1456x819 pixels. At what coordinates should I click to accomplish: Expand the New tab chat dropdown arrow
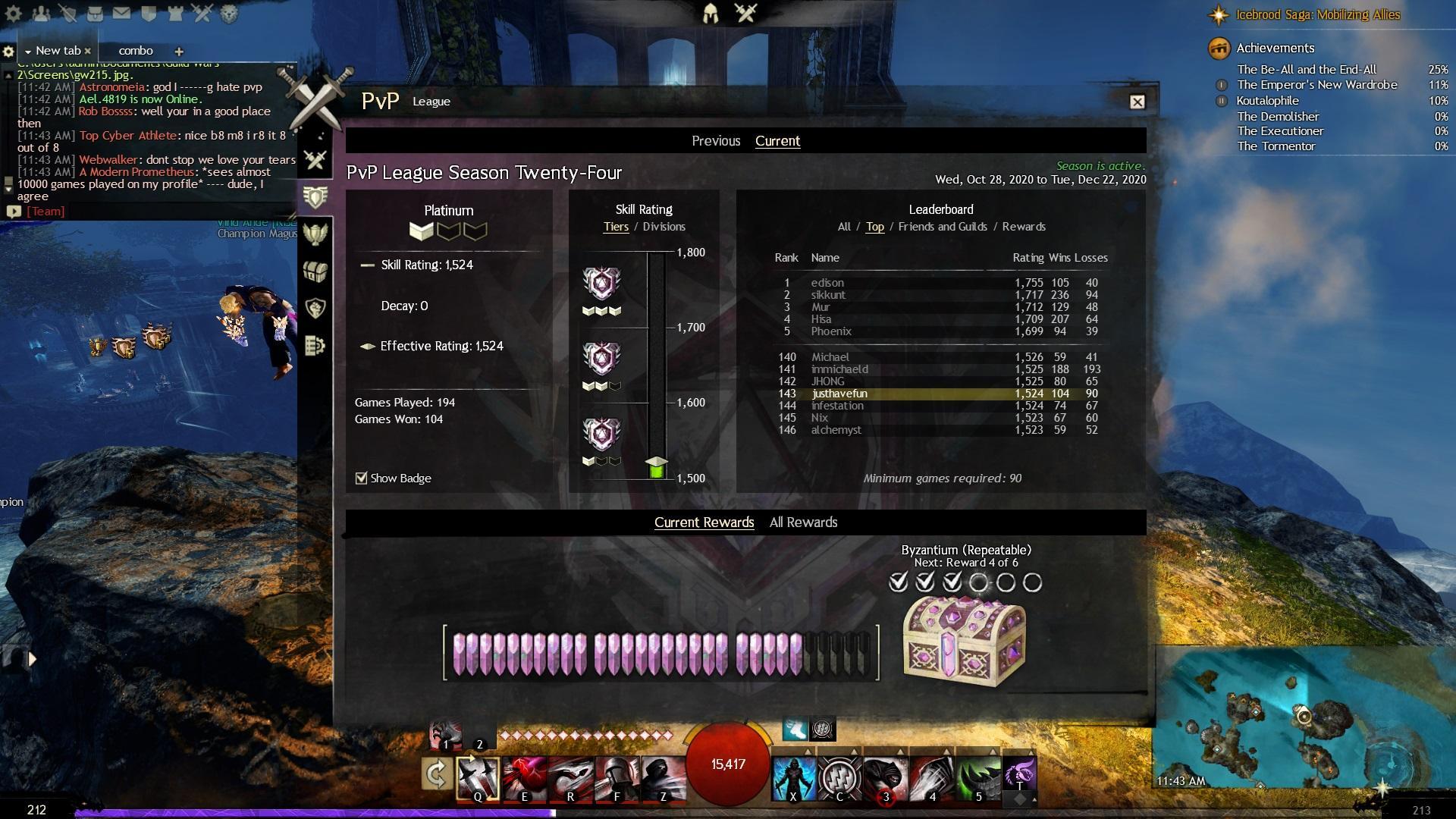tap(28, 51)
